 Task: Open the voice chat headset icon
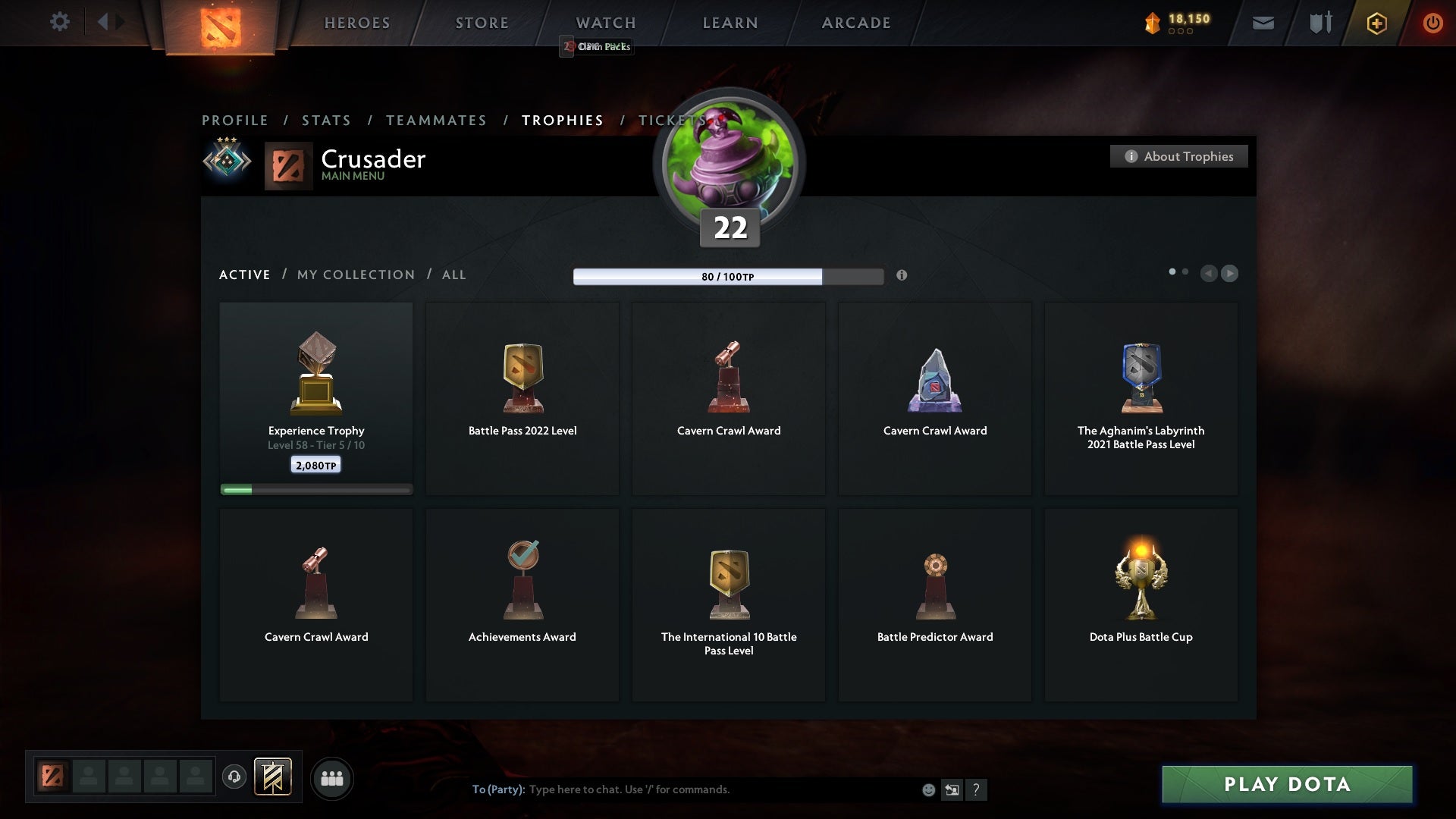(234, 778)
